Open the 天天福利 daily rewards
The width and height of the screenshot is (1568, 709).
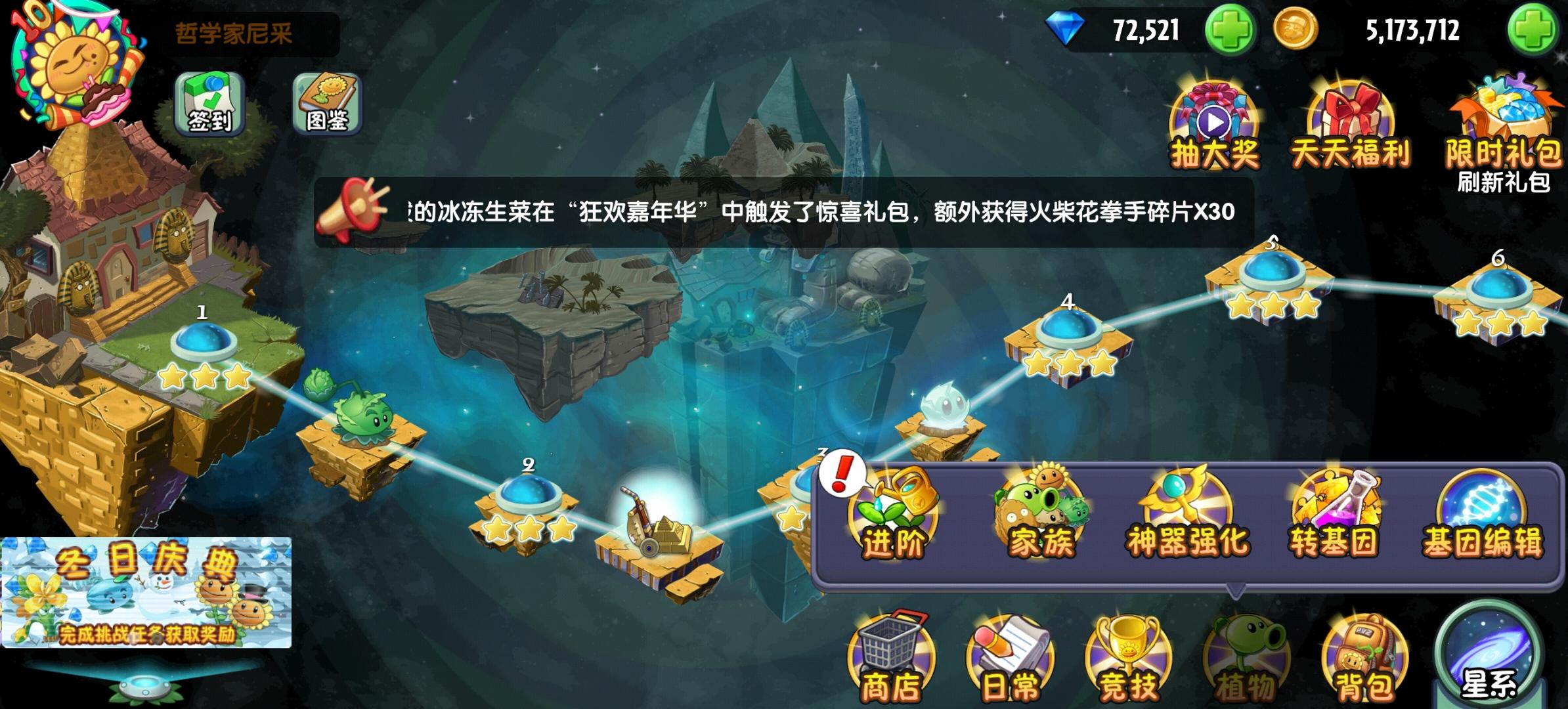tap(1351, 121)
